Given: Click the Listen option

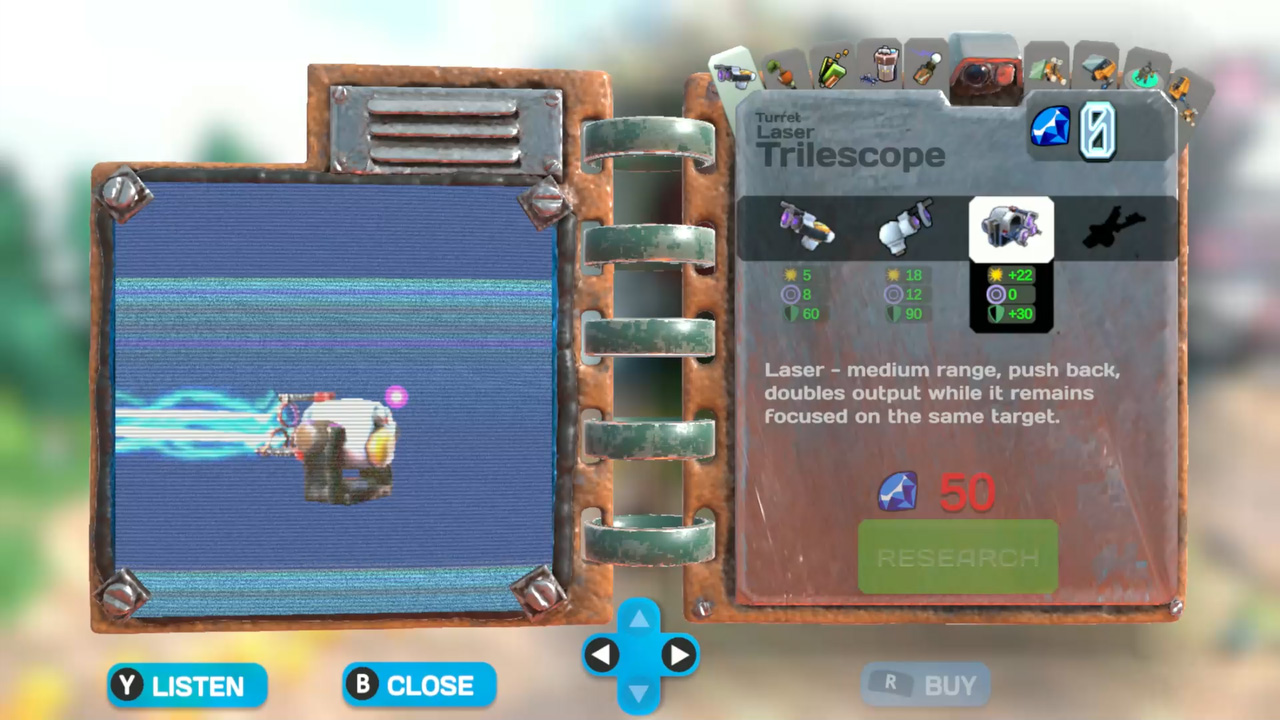Looking at the screenshot, I should pyautogui.click(x=186, y=685).
